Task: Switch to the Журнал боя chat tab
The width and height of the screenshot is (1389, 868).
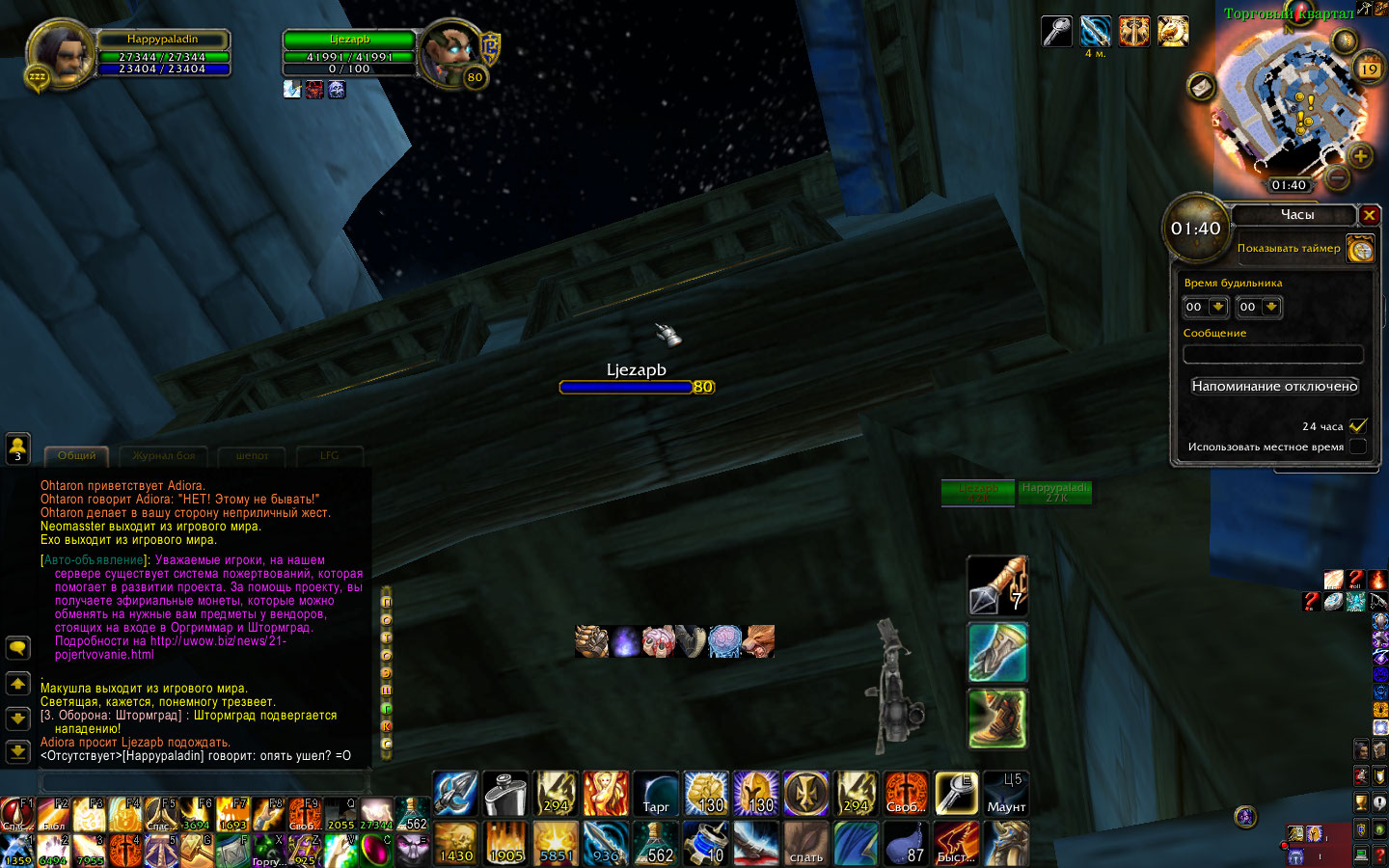Action: coord(164,456)
